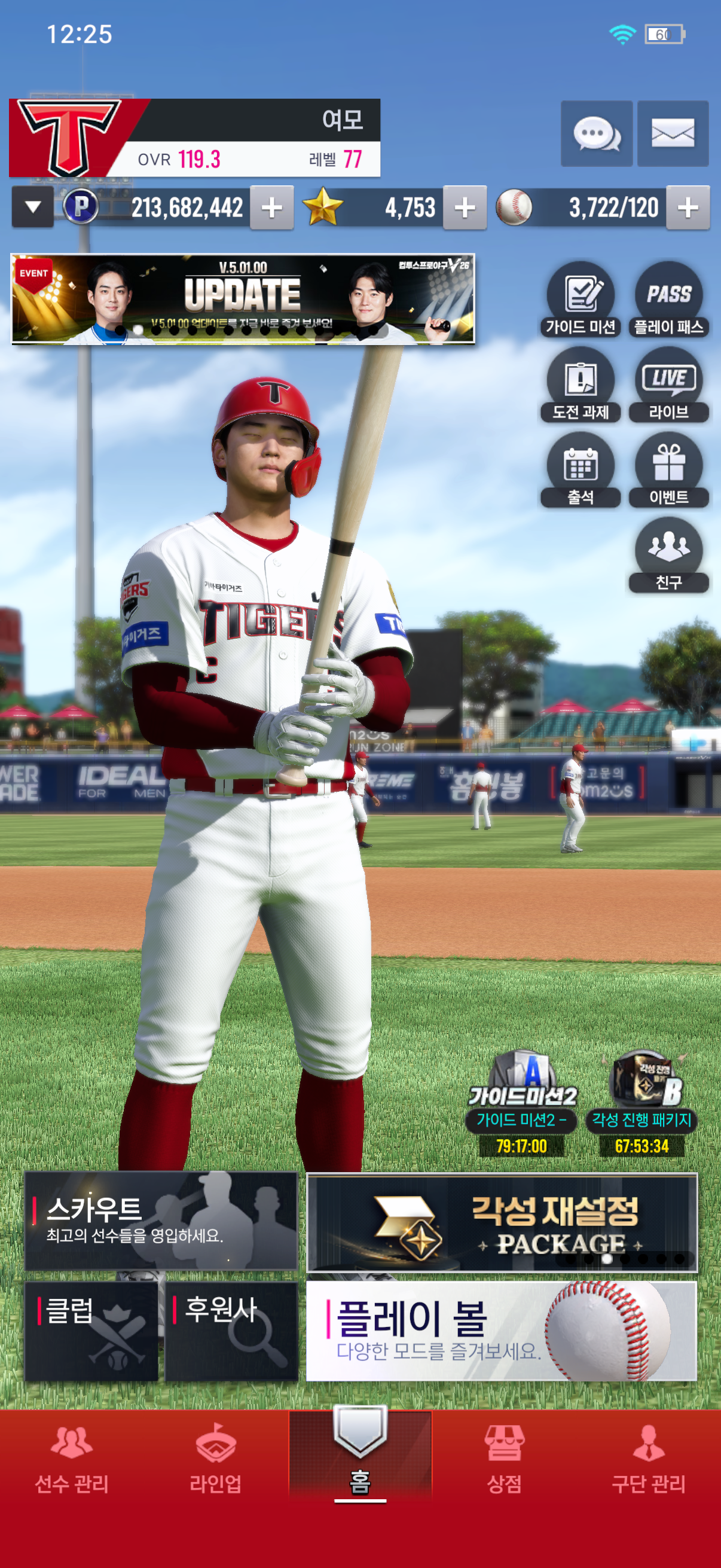721x1568 pixels.
Task: Open the 스카우트 scout panel
Action: 161,1221
